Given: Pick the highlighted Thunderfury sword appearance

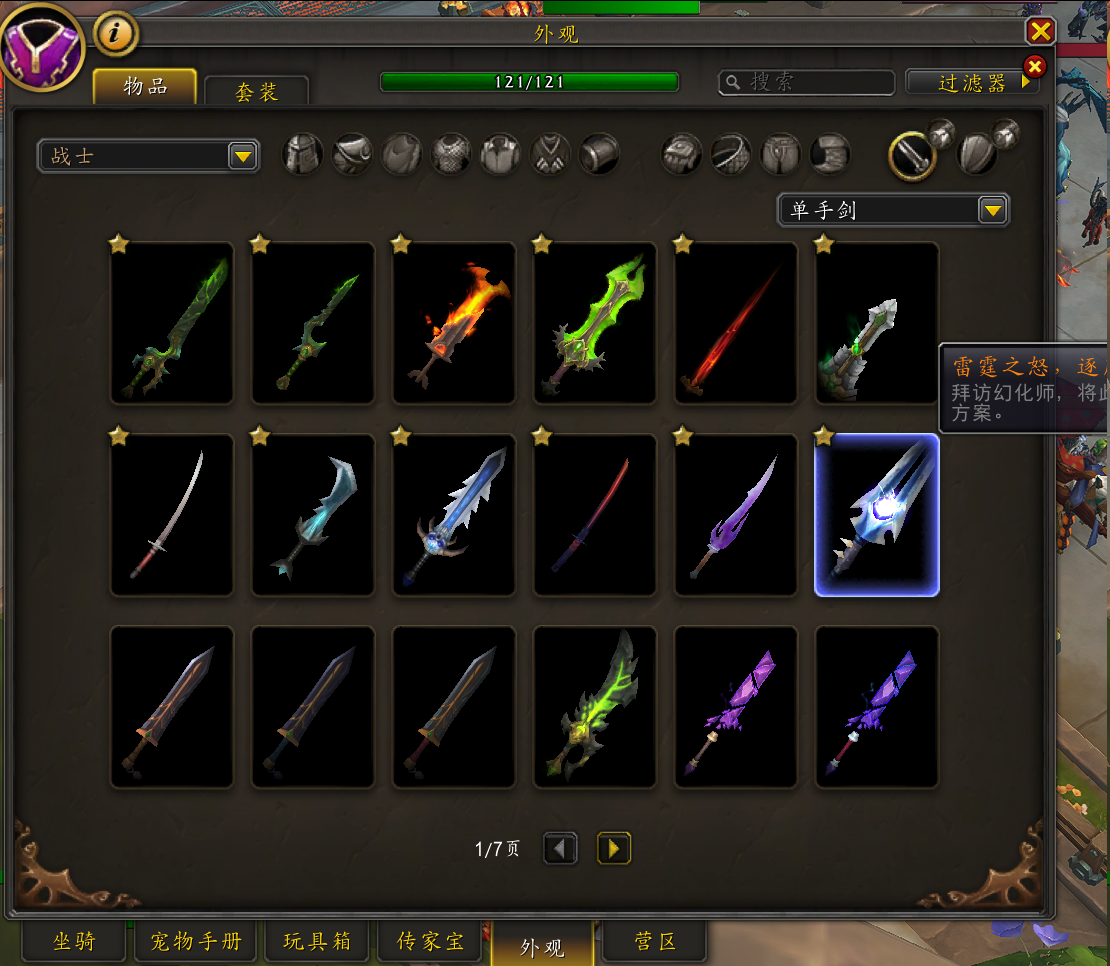Looking at the screenshot, I should point(877,515).
